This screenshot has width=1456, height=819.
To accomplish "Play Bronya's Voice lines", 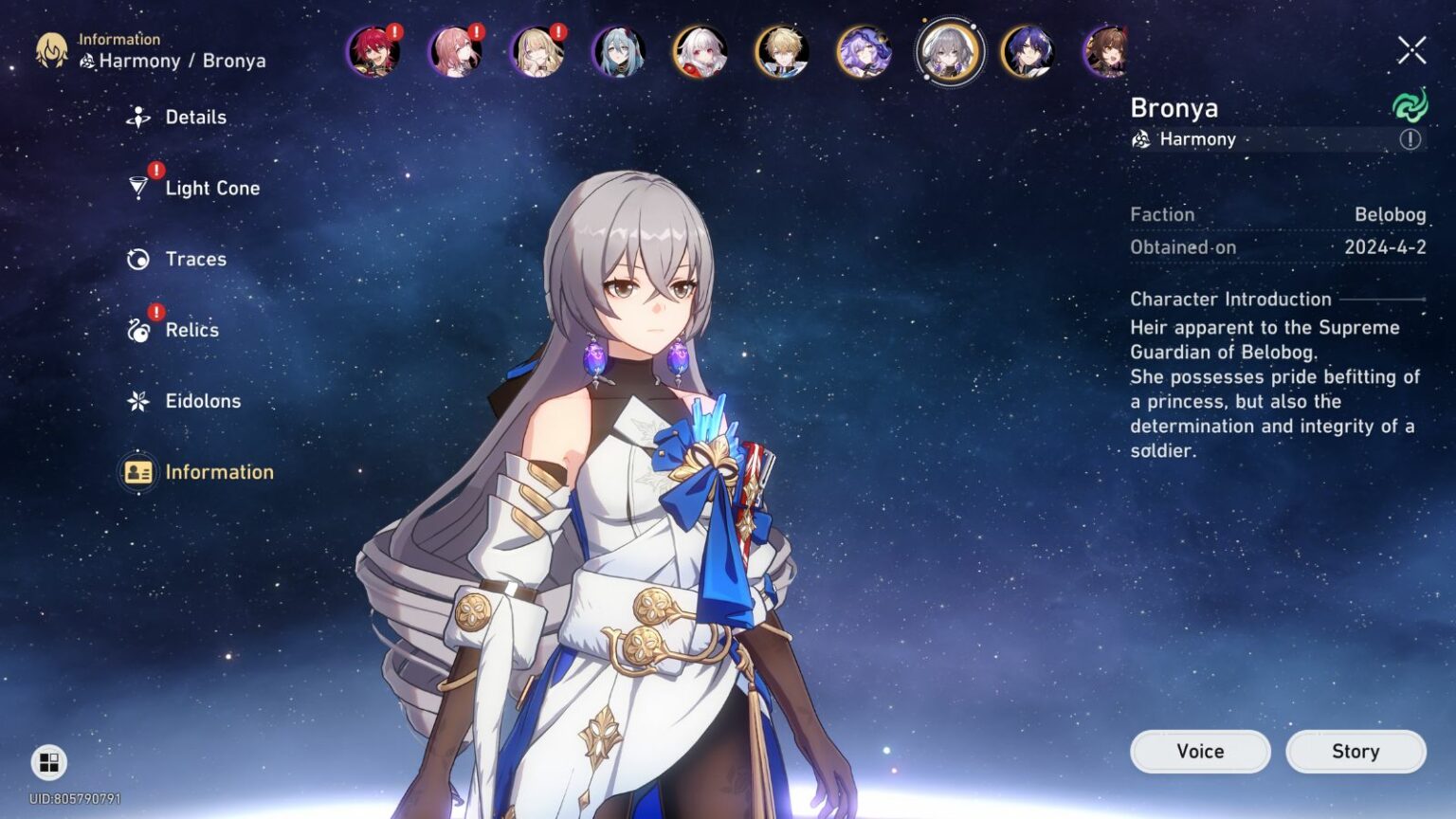I will tap(1200, 752).
